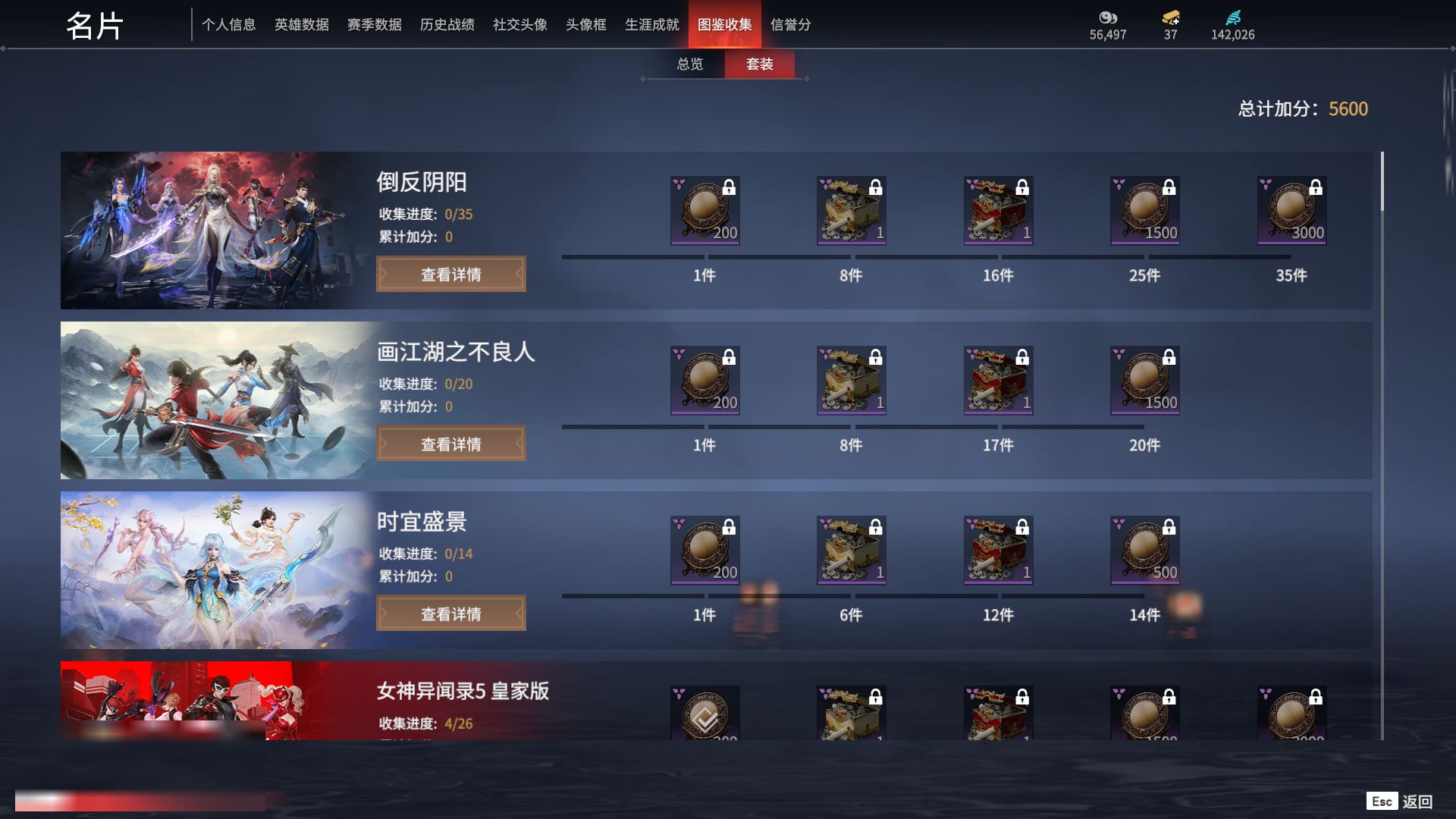Click the 图鉴收集 tab
The width and height of the screenshot is (1456, 819).
pyautogui.click(x=724, y=25)
